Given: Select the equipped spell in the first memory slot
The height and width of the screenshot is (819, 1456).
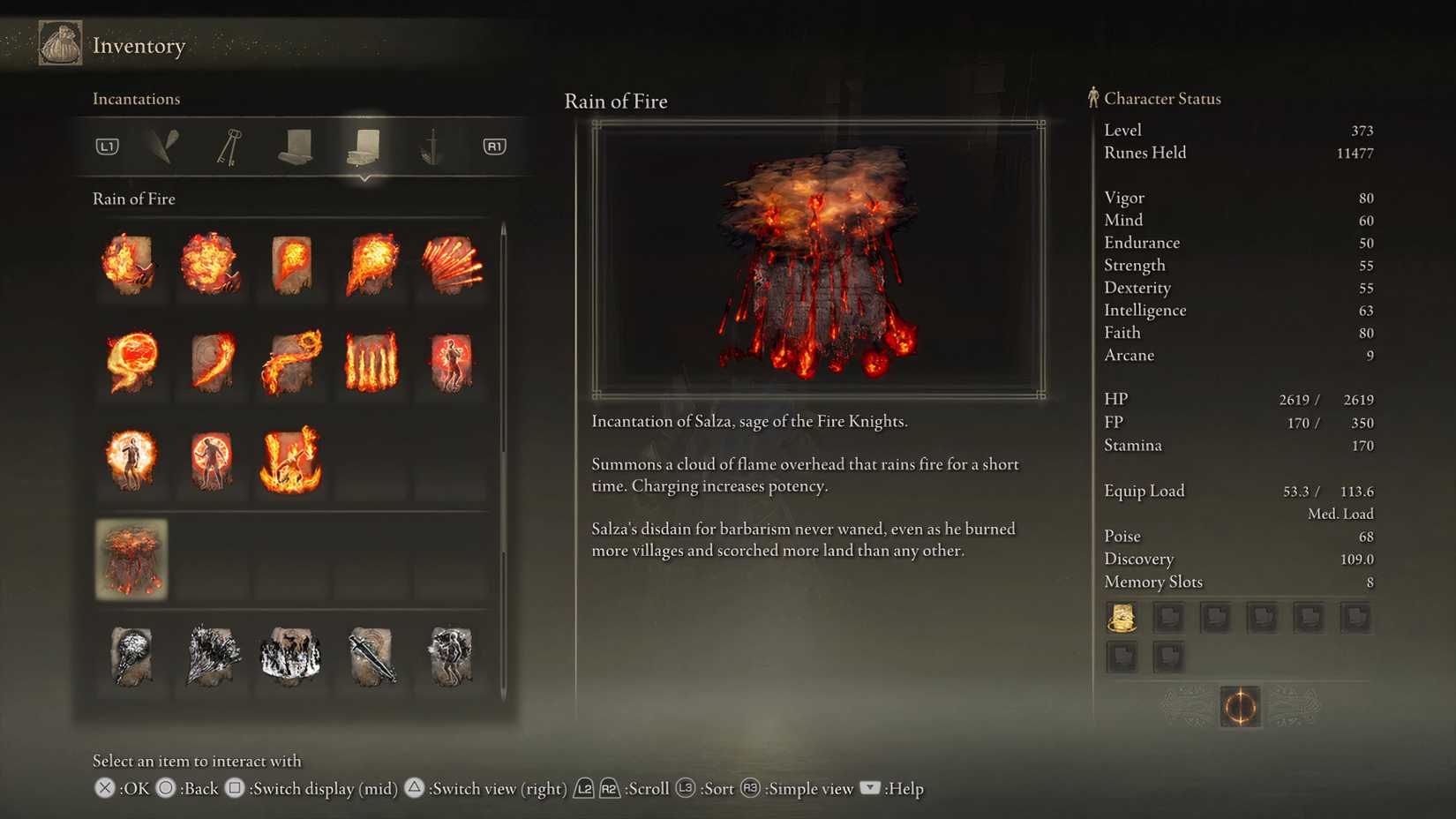Looking at the screenshot, I should click(1122, 617).
